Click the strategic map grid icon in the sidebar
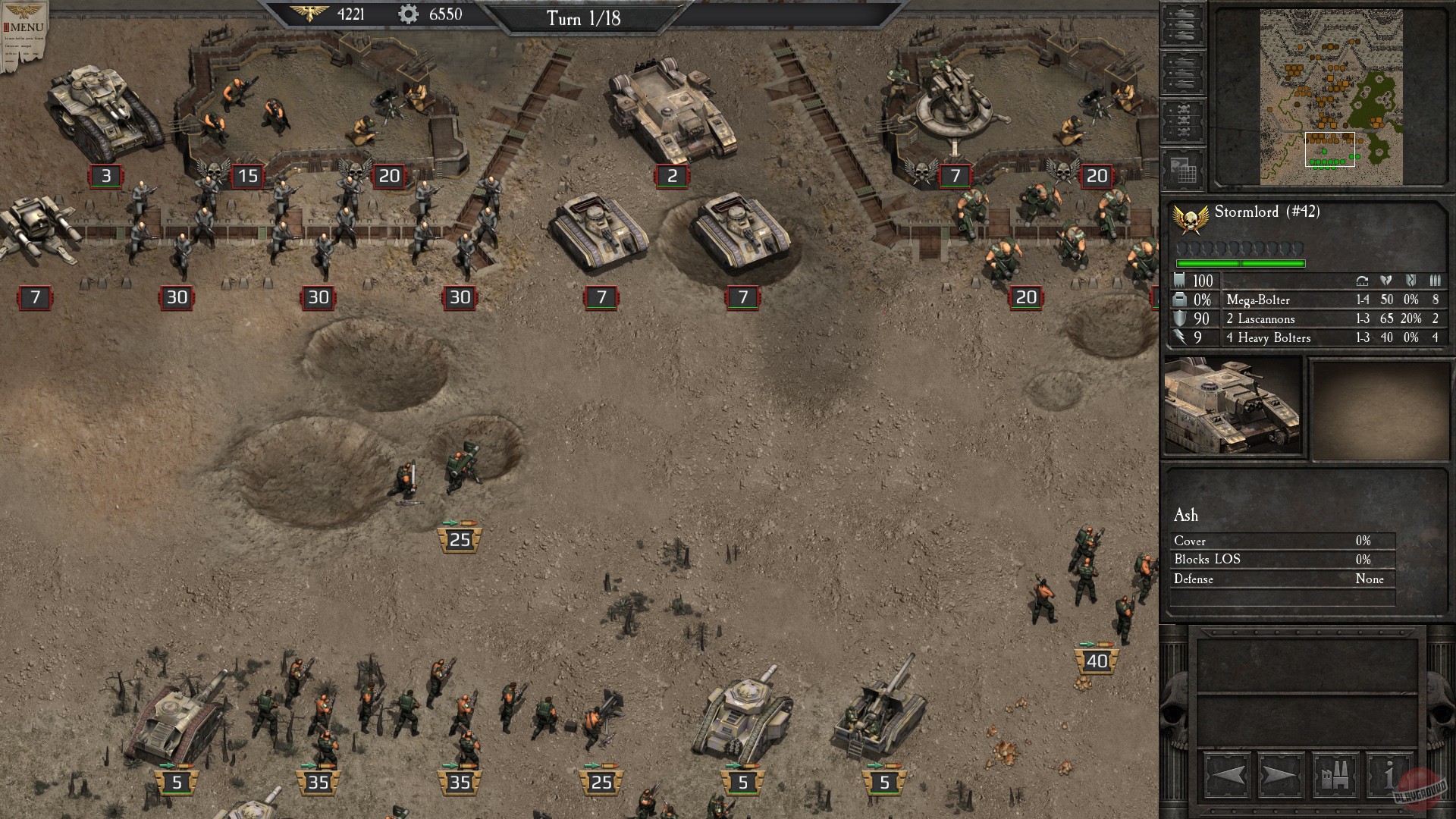 point(1182,168)
